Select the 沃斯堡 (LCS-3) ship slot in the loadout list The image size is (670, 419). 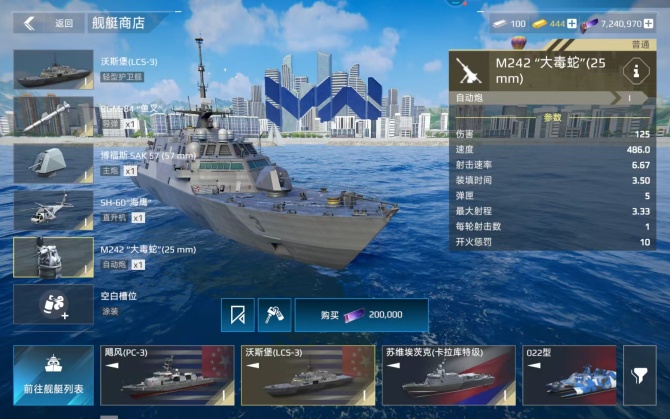click(53, 69)
